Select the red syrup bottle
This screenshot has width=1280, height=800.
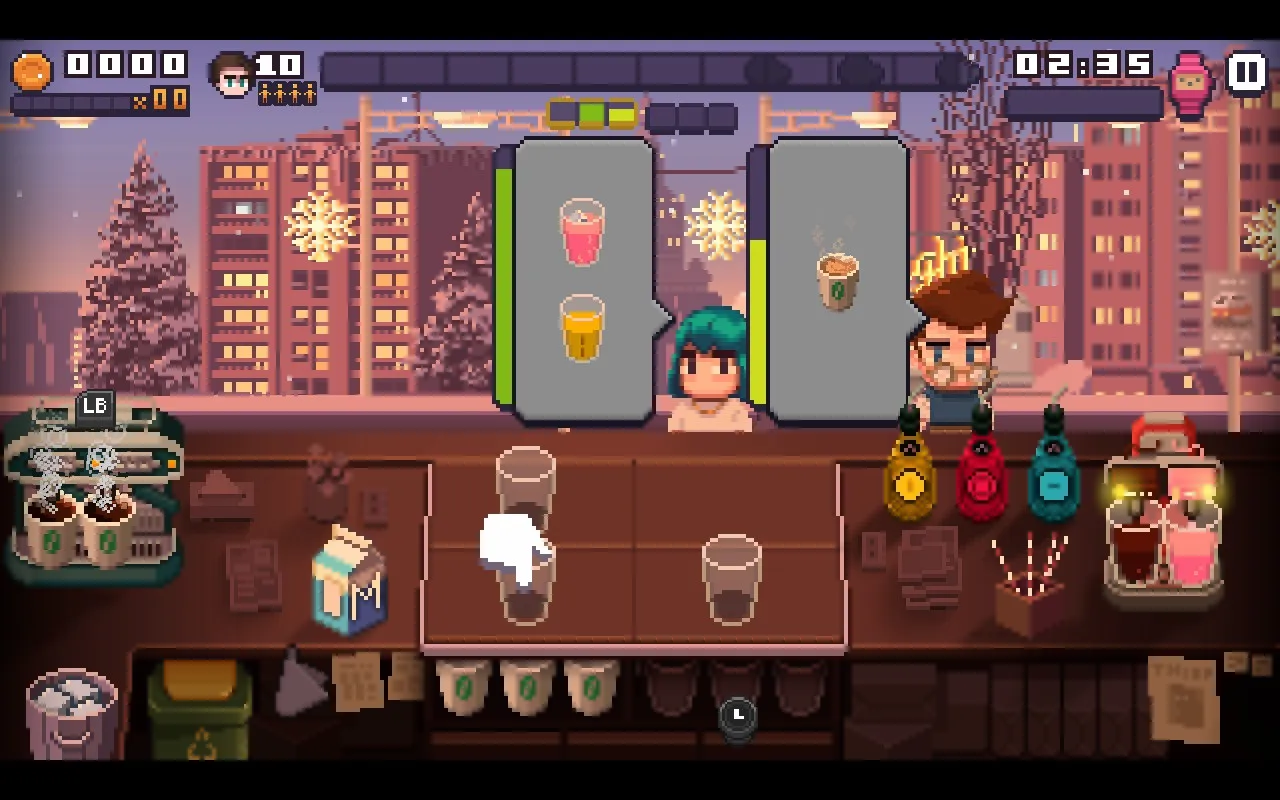[x=981, y=473]
